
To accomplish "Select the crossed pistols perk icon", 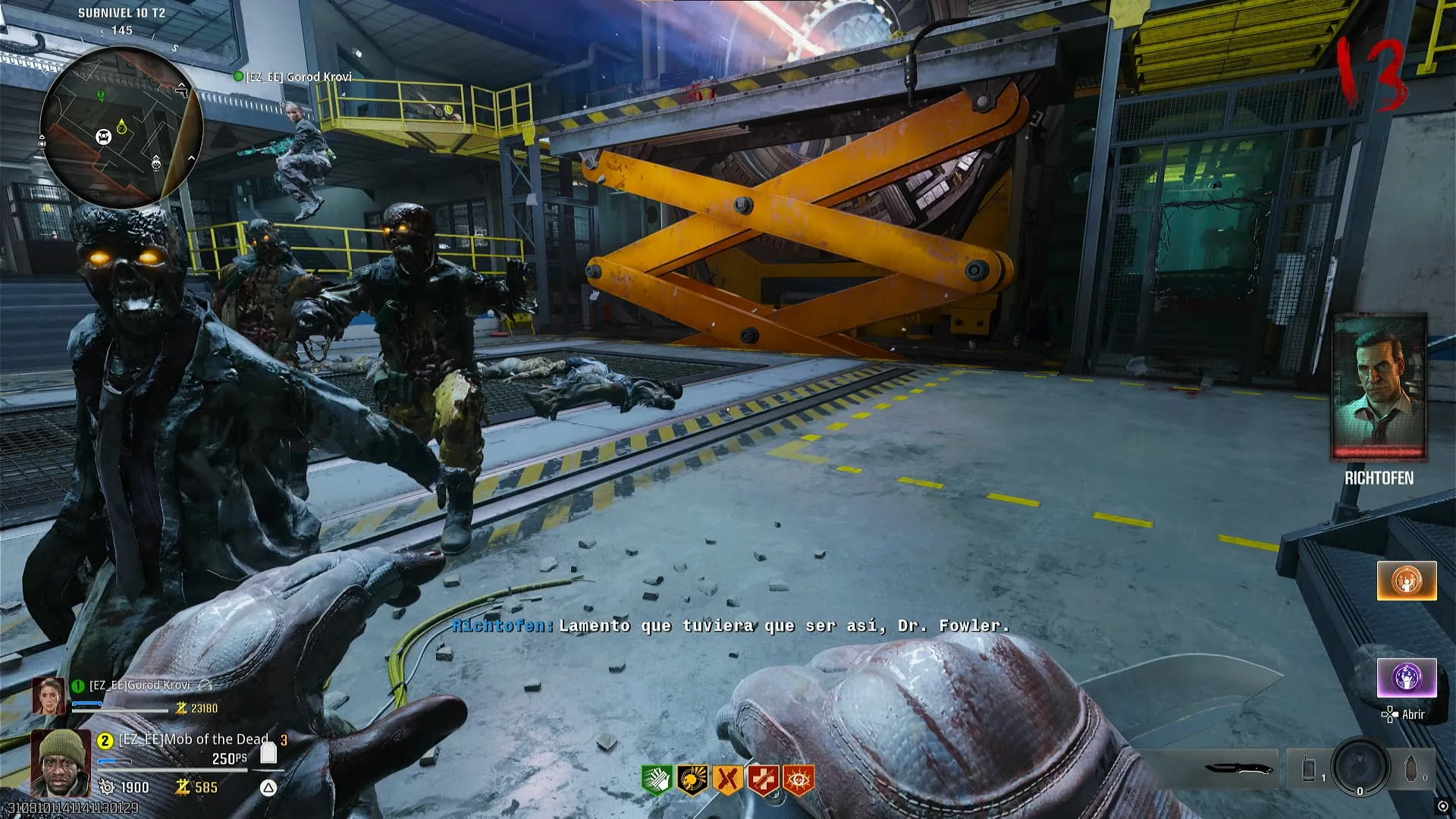I will [727, 780].
